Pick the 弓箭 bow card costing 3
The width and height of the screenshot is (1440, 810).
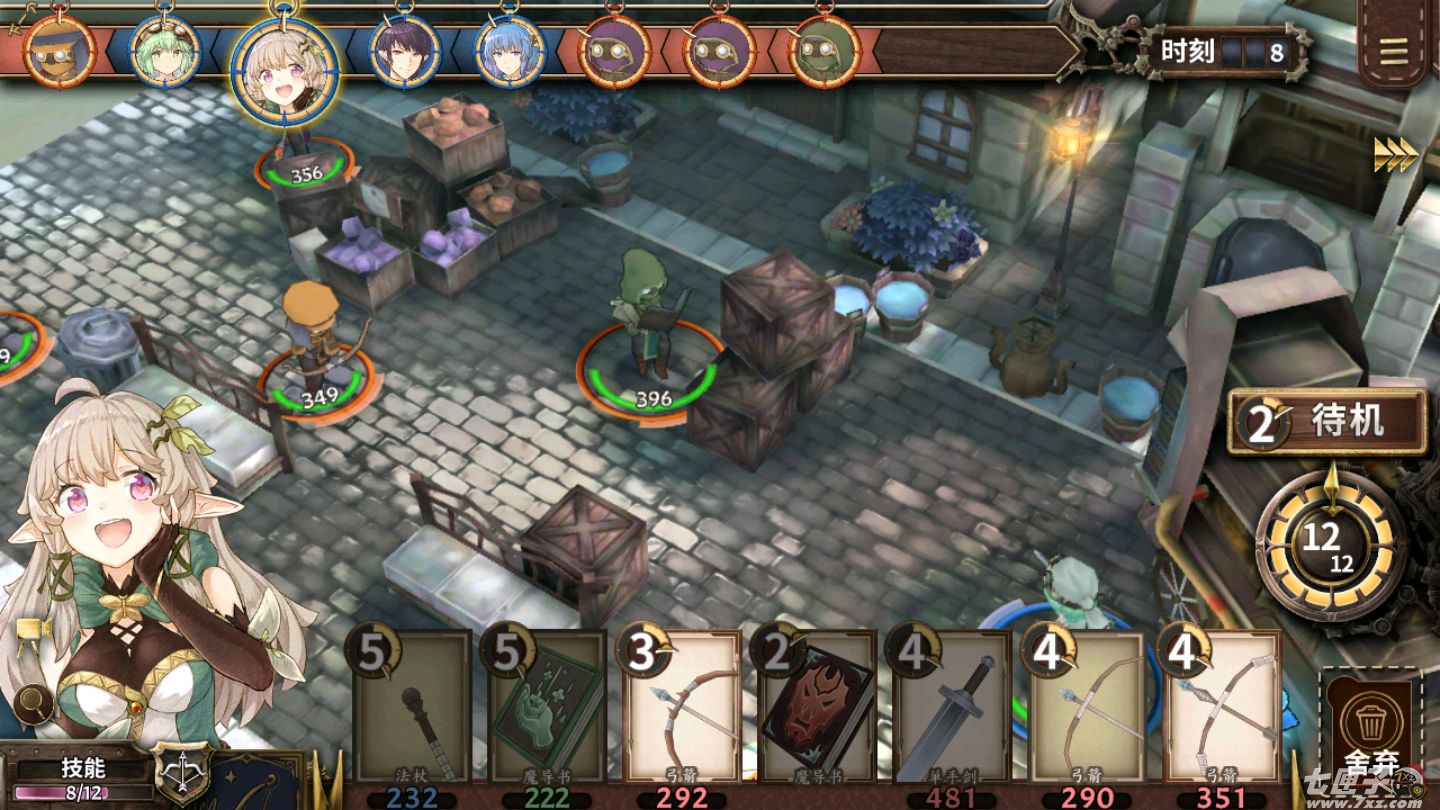(x=682, y=708)
